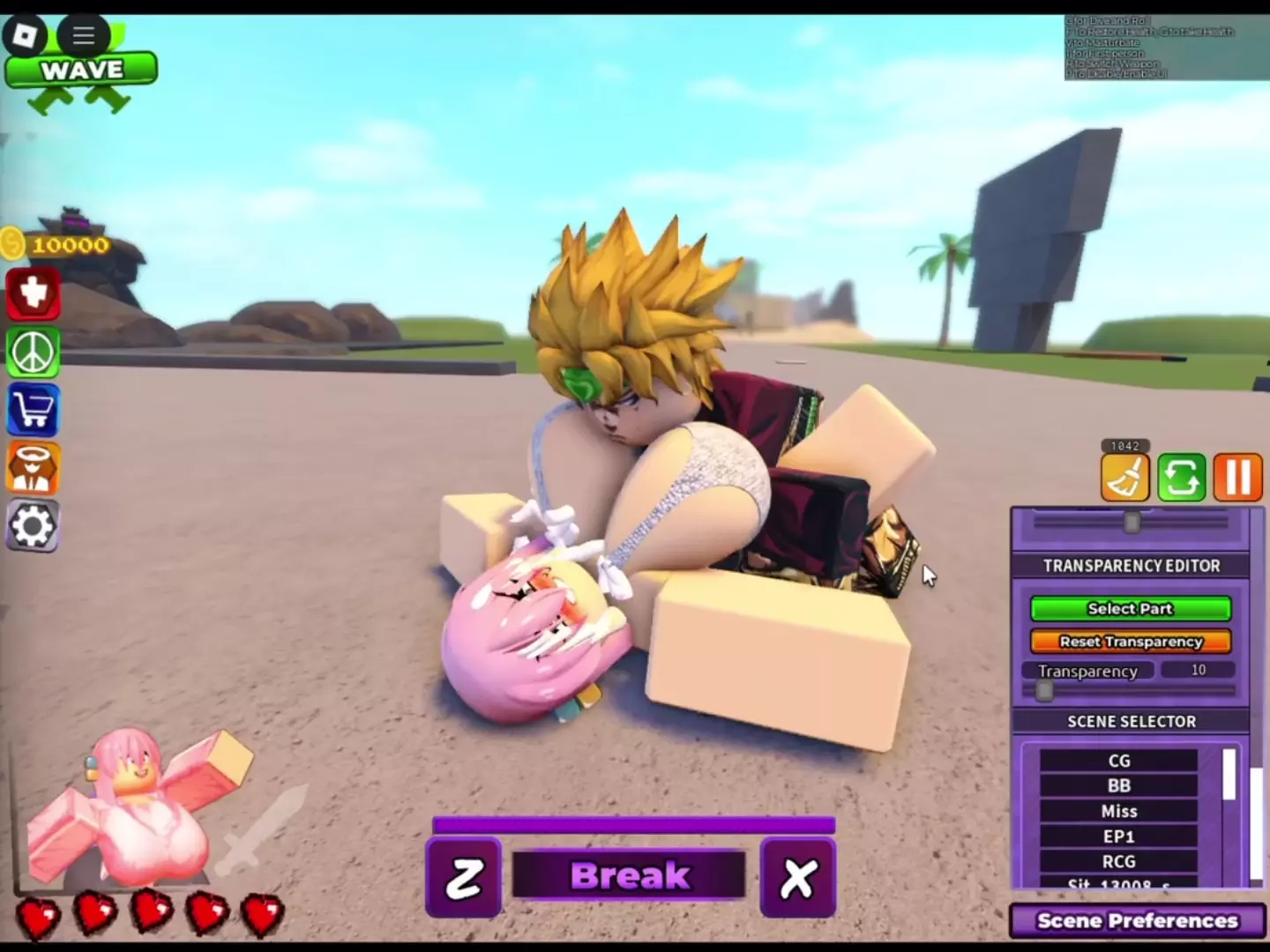
Task: Choose CG in the Scene Selector
Action: tap(1118, 761)
